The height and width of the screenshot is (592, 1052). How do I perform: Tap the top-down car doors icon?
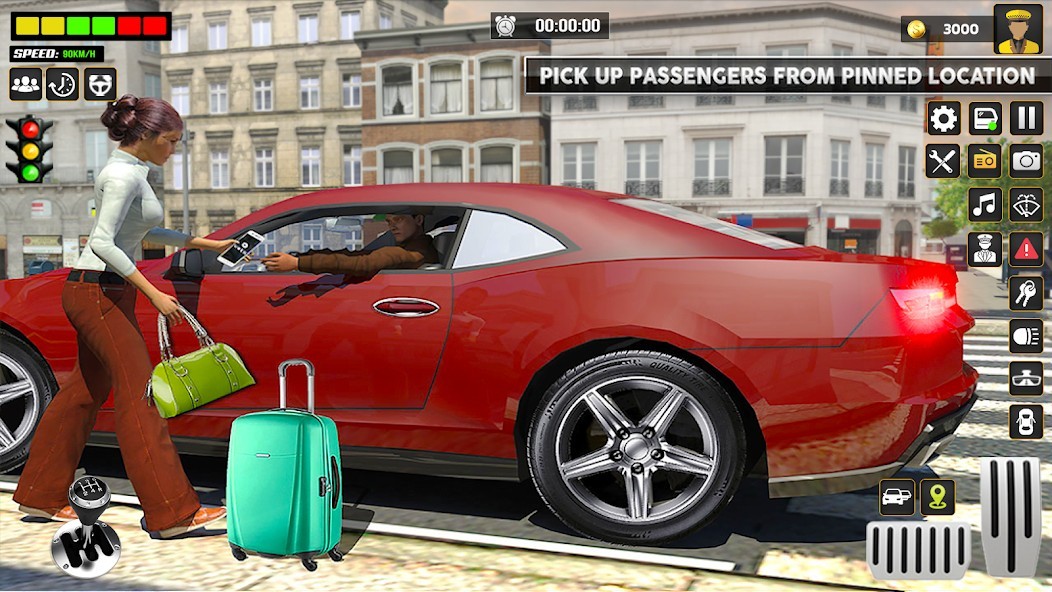tap(1026, 421)
